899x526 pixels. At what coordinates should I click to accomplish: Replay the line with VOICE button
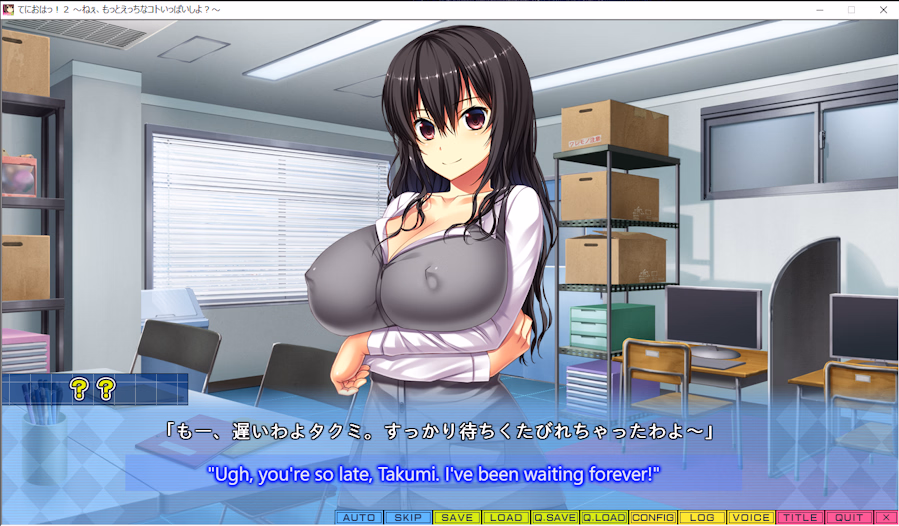click(x=751, y=518)
